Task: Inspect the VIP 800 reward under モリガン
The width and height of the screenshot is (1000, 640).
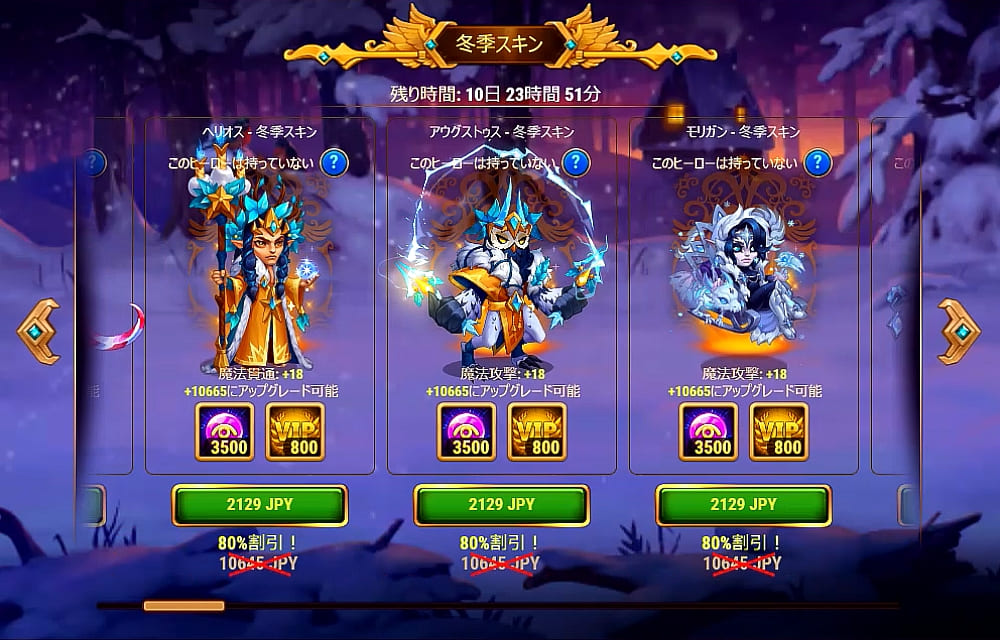Action: [779, 432]
